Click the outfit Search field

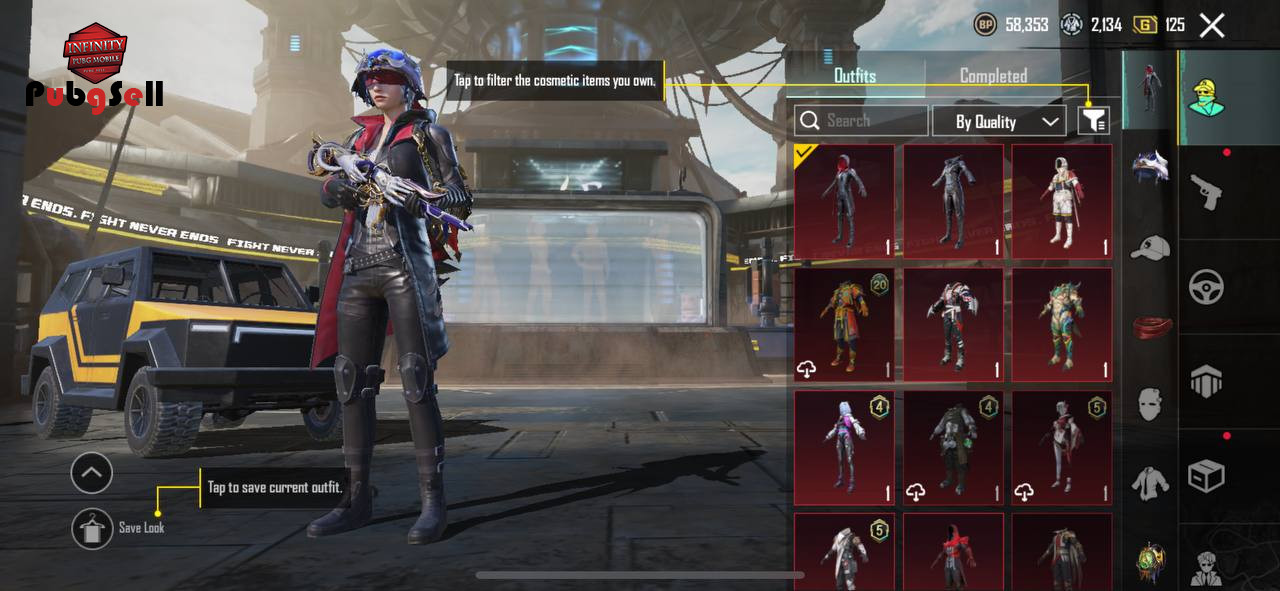861,121
